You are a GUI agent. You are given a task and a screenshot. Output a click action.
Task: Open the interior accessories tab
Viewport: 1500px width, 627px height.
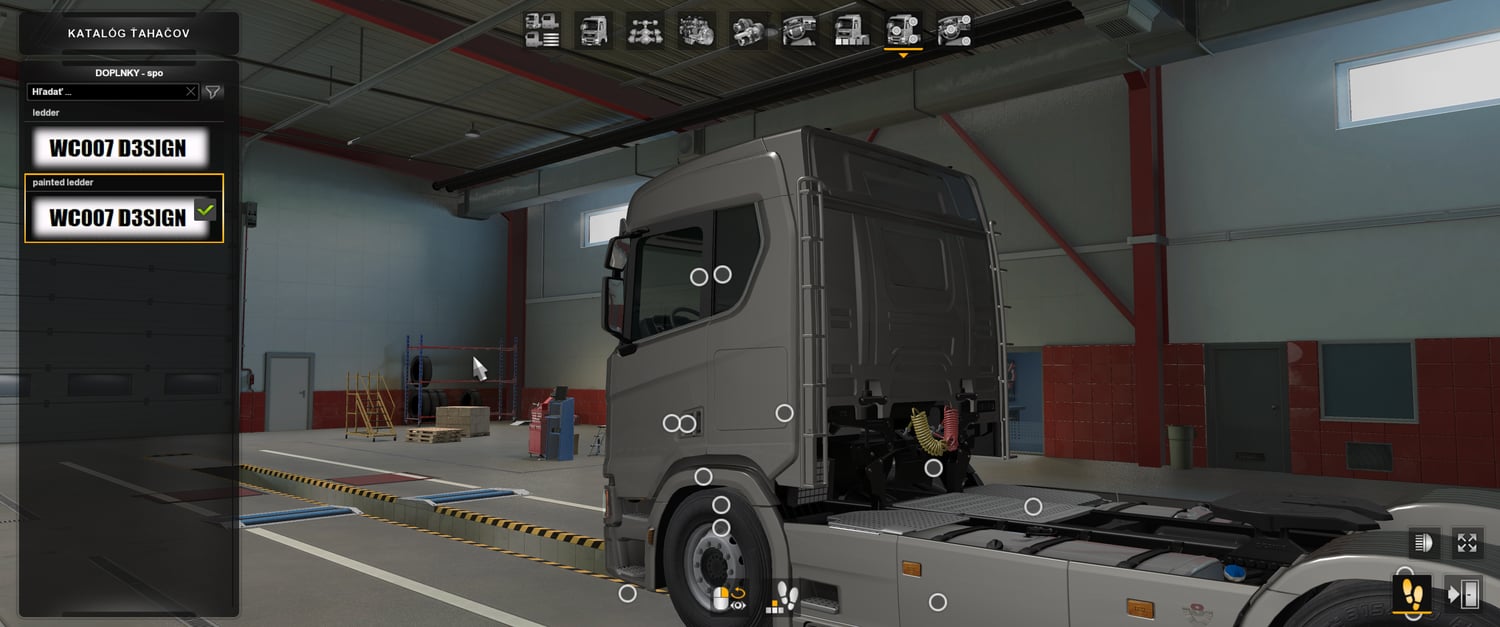(955, 30)
